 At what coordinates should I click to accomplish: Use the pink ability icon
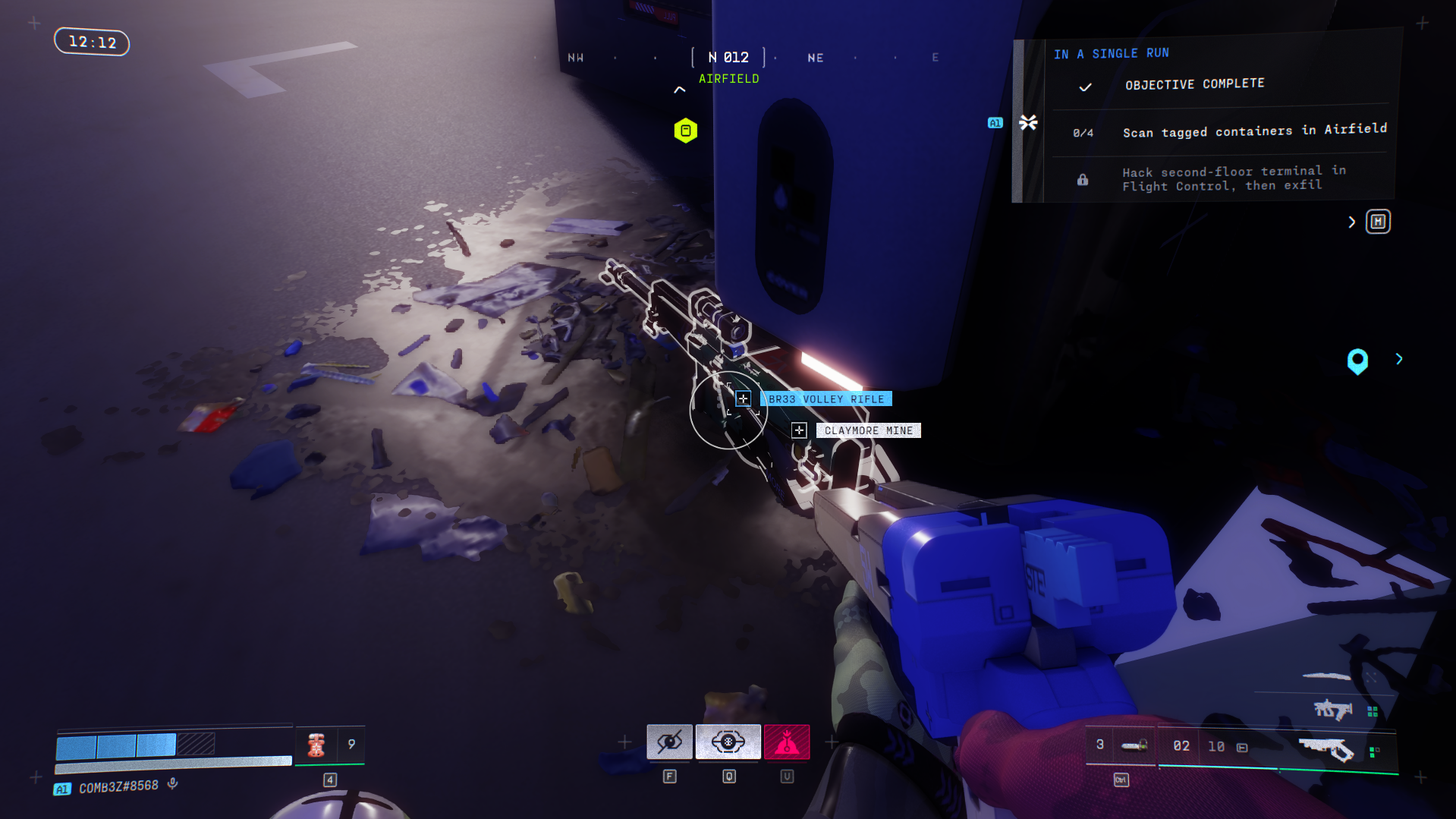pyautogui.click(x=787, y=742)
